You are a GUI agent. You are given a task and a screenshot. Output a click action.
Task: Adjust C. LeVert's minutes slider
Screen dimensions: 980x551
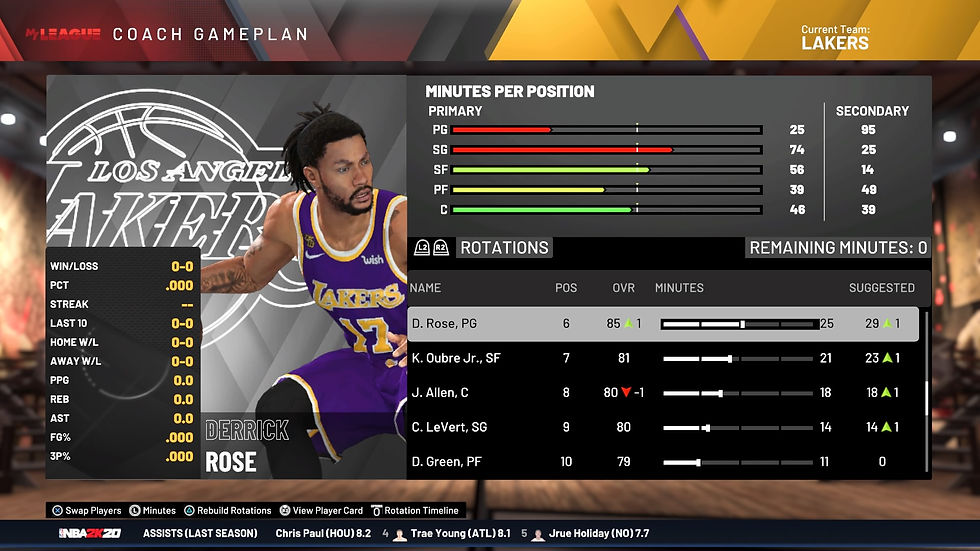click(x=738, y=427)
